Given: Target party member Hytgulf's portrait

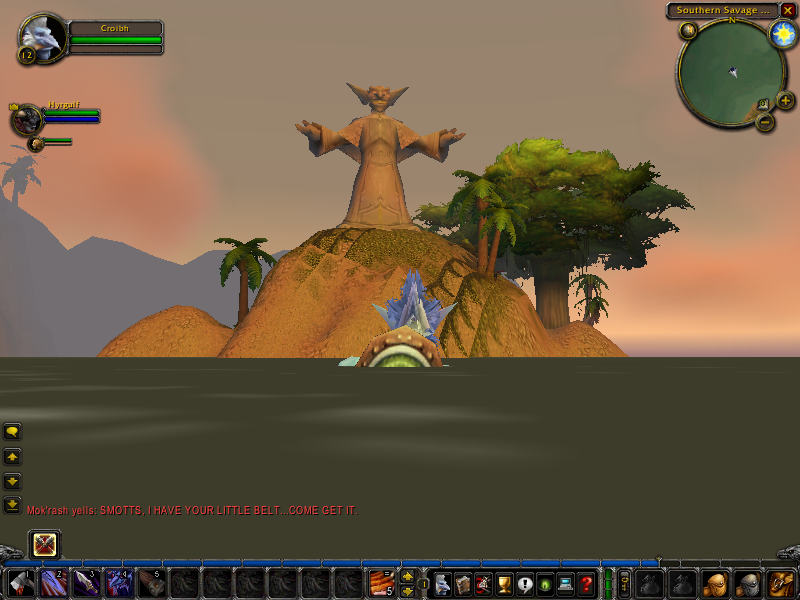Looking at the screenshot, I should [x=26, y=119].
